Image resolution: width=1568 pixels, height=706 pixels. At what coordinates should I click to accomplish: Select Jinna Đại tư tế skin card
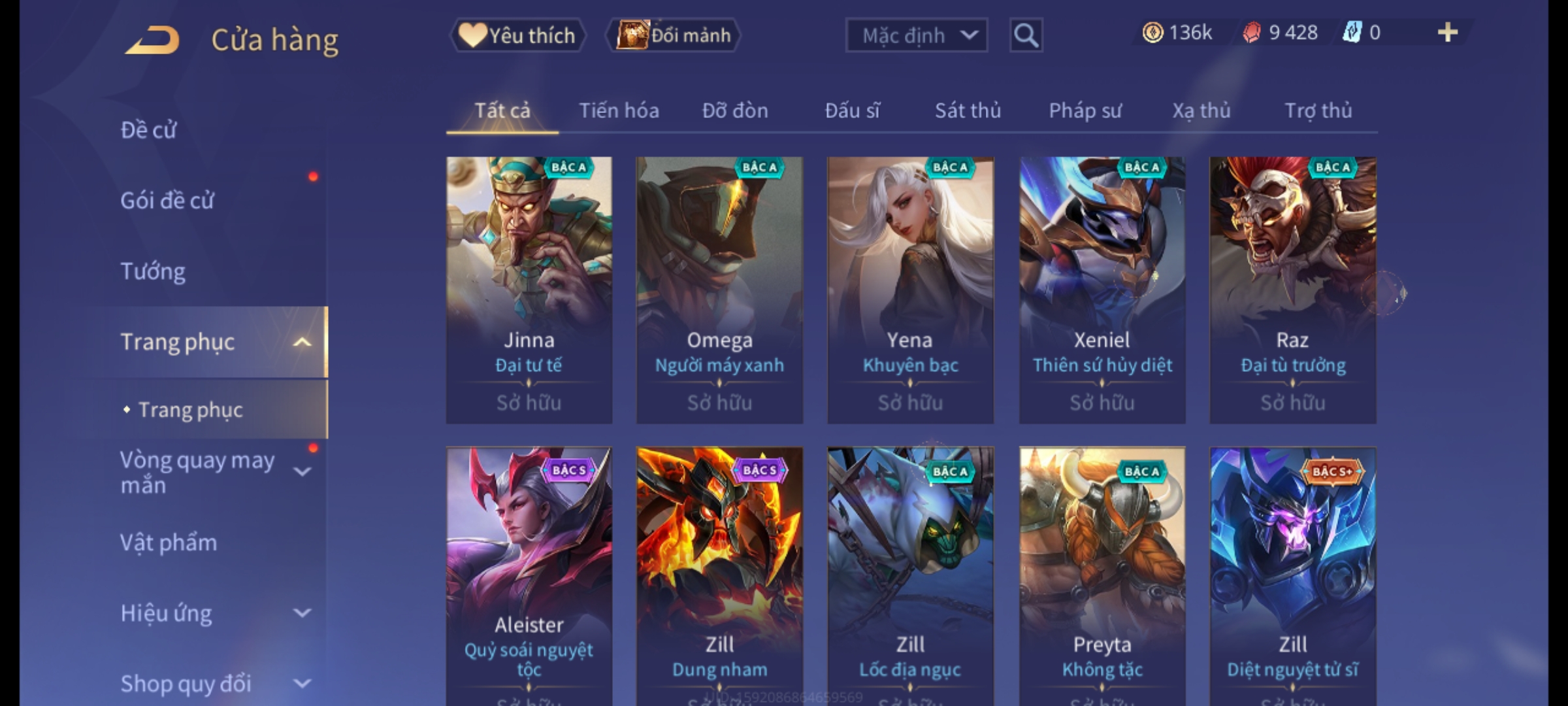tap(529, 290)
